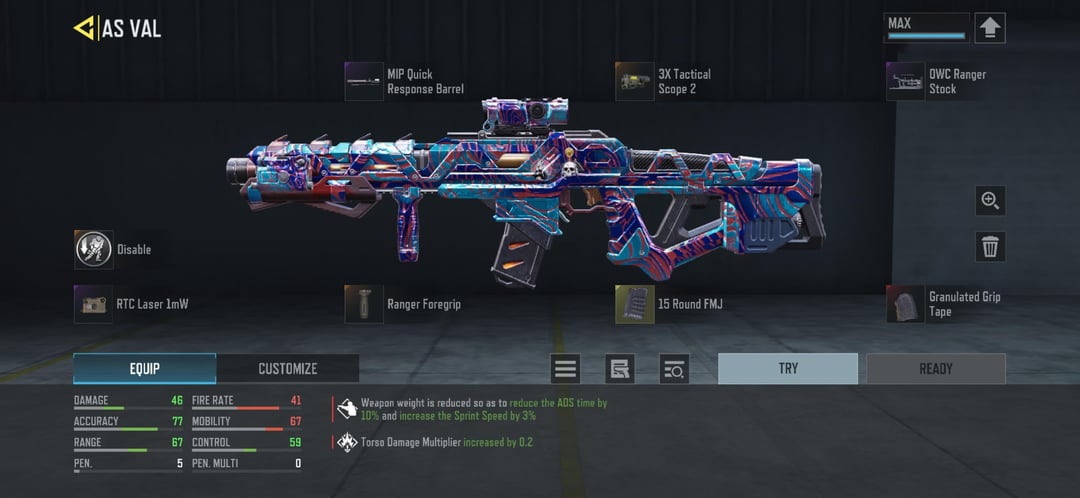
Task: Choose the OWC Ranger Stock attachment slot
Action: [905, 81]
